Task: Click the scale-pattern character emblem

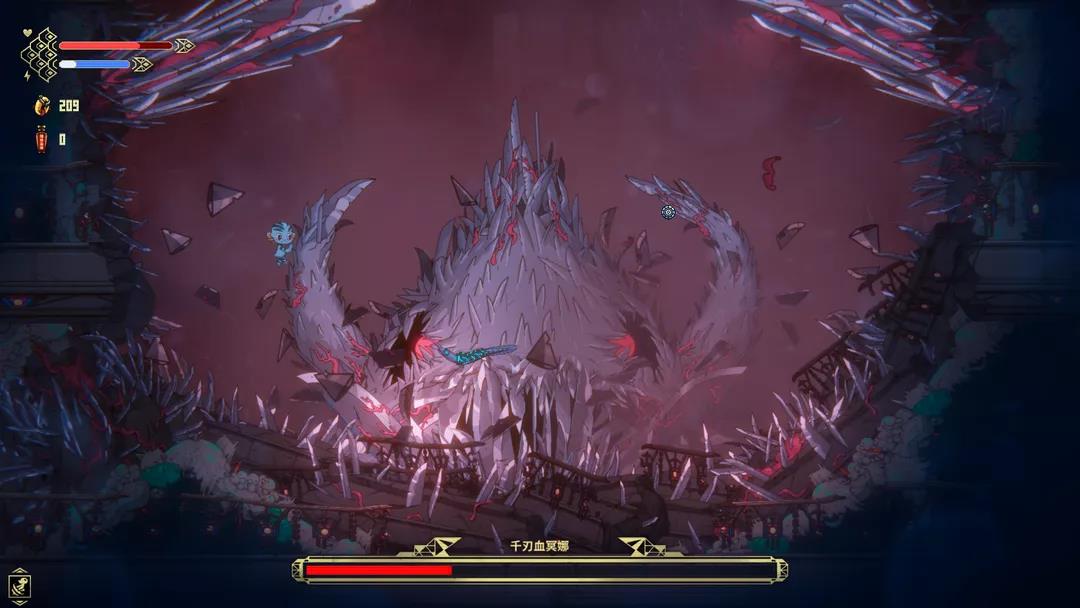Action: pos(40,54)
